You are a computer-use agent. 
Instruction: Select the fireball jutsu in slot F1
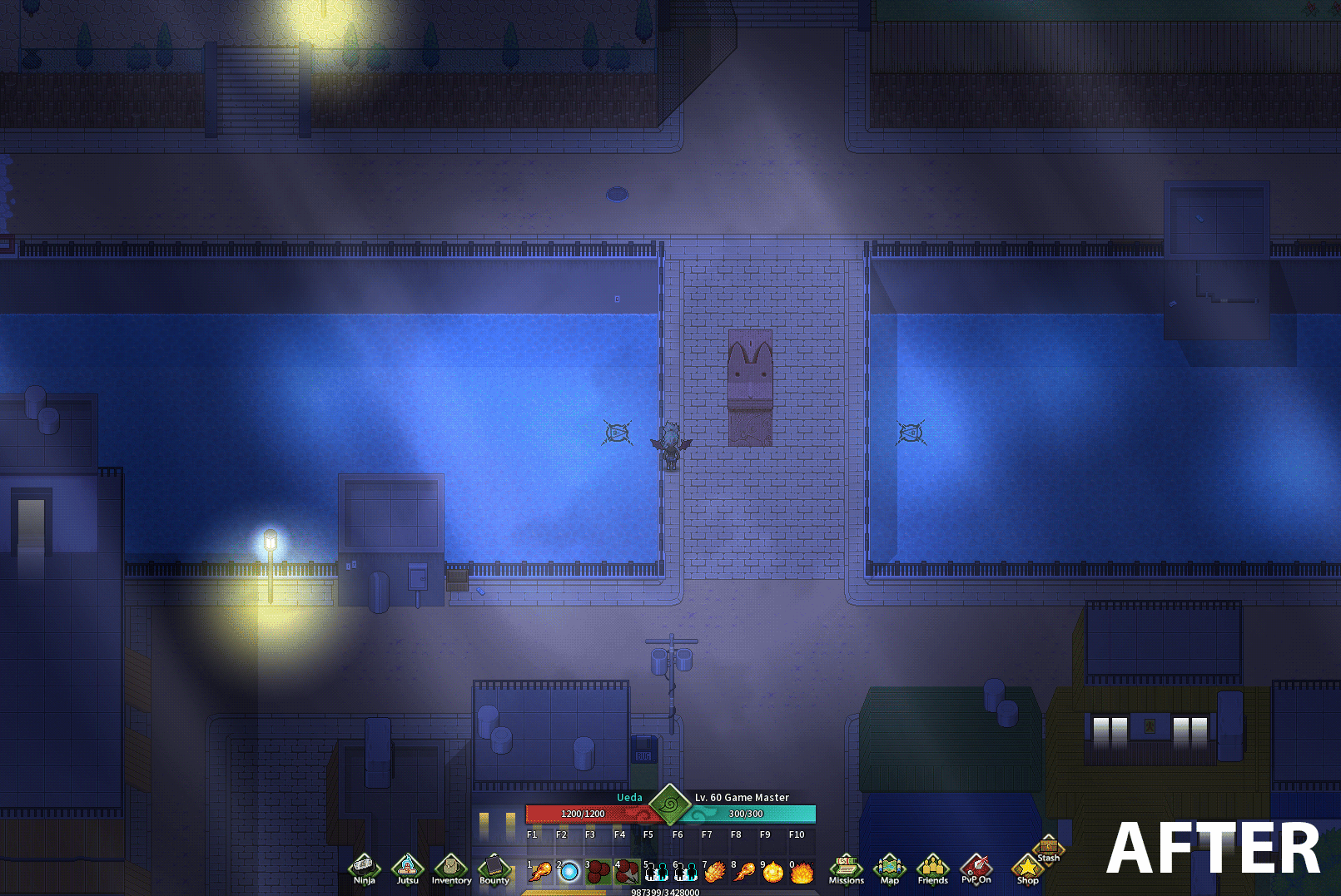[539, 871]
